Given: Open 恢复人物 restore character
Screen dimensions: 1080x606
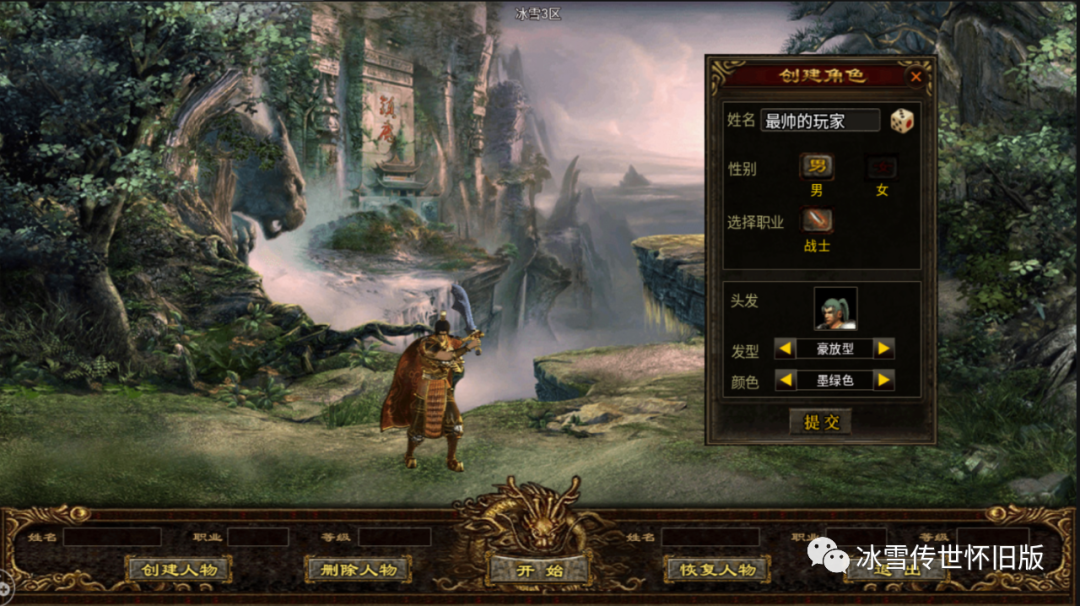Looking at the screenshot, I should tap(717, 570).
